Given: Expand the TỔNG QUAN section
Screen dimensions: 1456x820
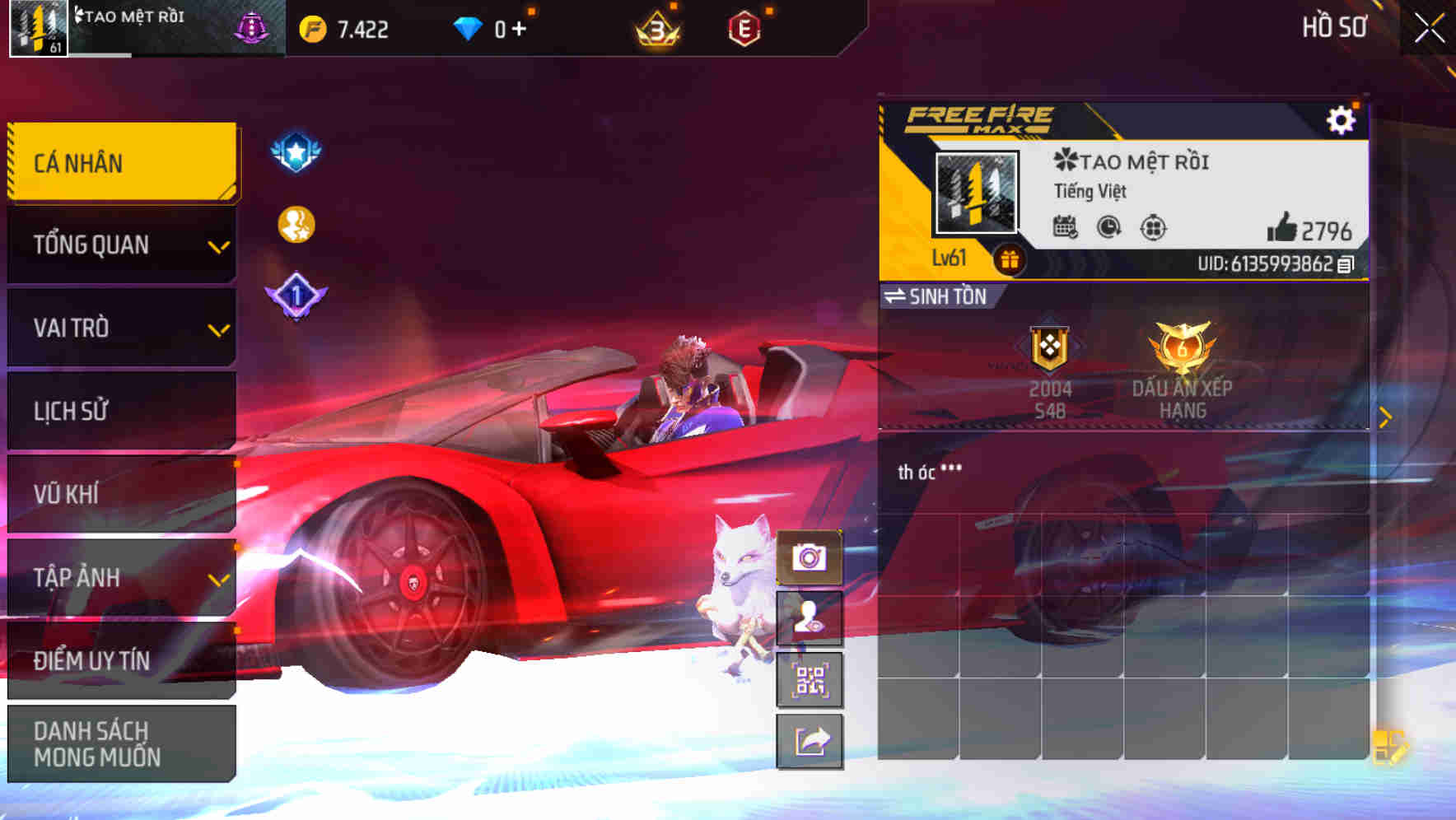Looking at the screenshot, I should pyautogui.click(x=121, y=245).
